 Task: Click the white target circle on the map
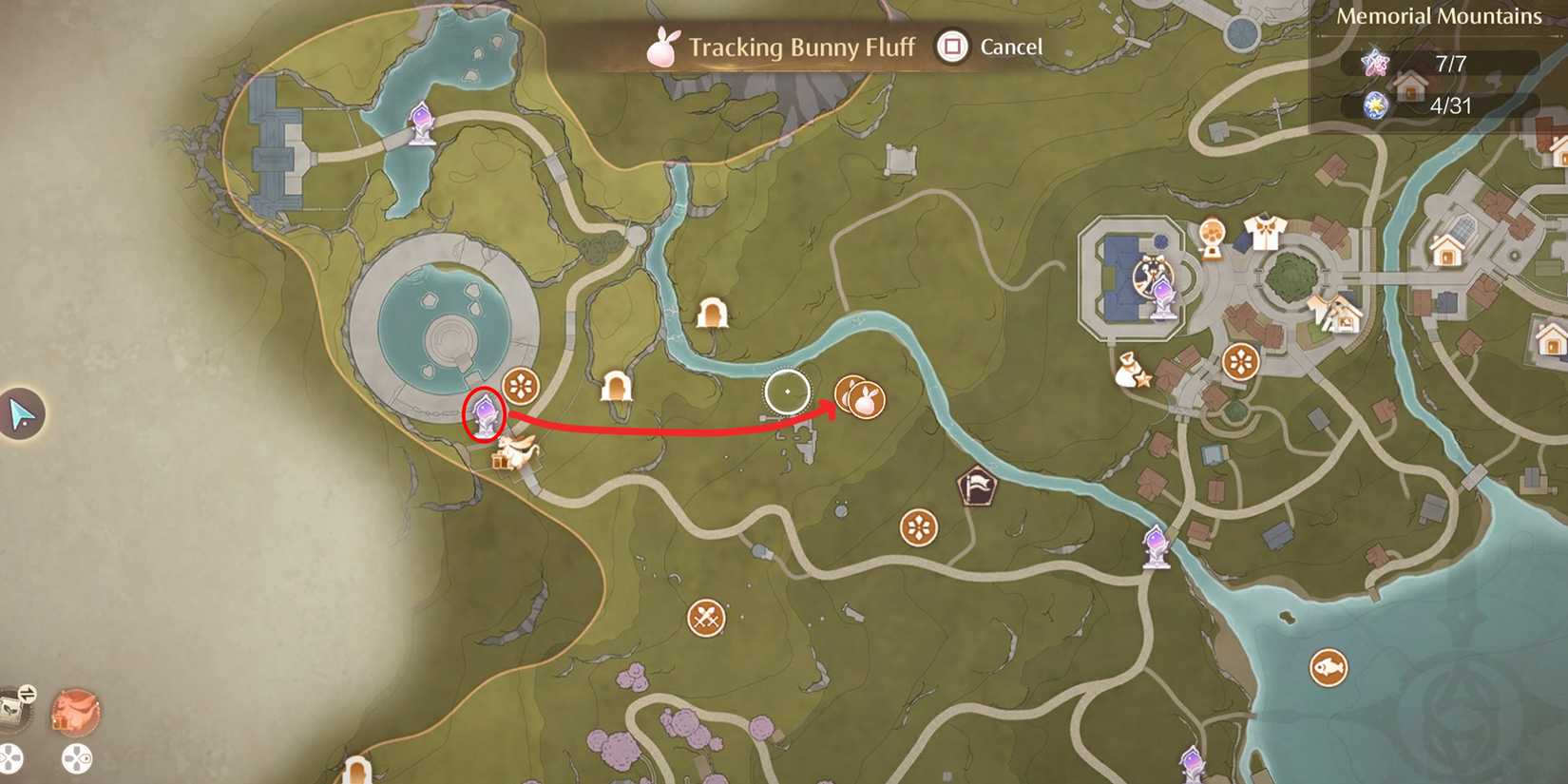(787, 391)
